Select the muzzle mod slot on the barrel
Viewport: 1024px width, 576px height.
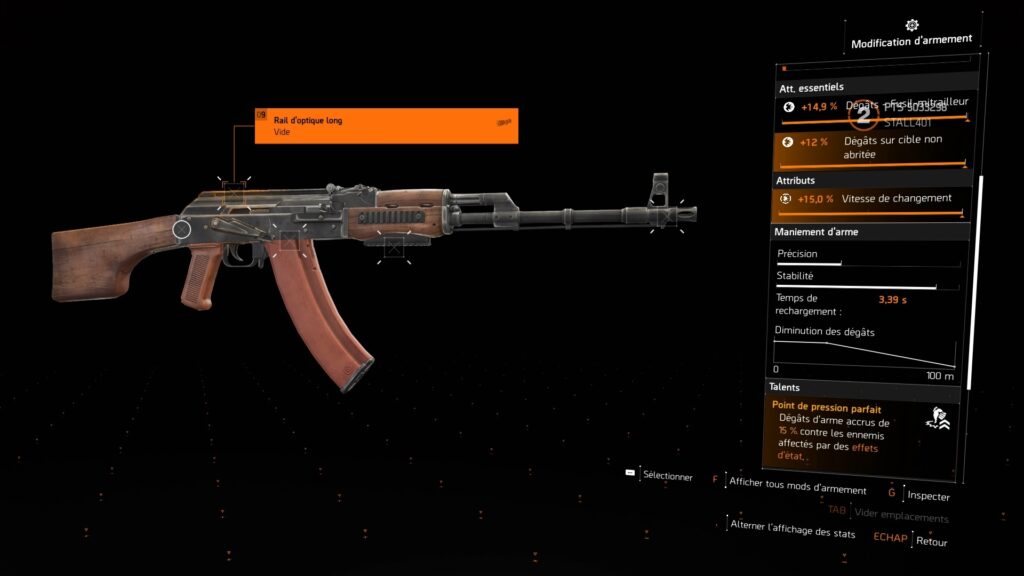(x=666, y=214)
